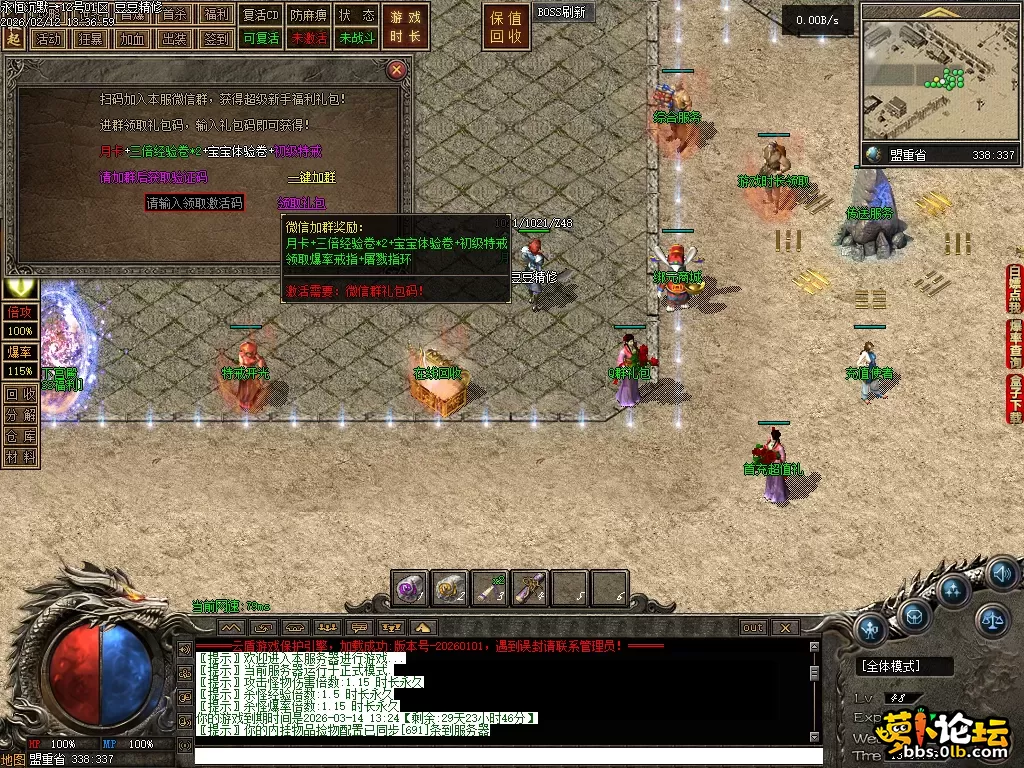Open the 福利 welfare menu
This screenshot has width=1024, height=768.
[216, 15]
